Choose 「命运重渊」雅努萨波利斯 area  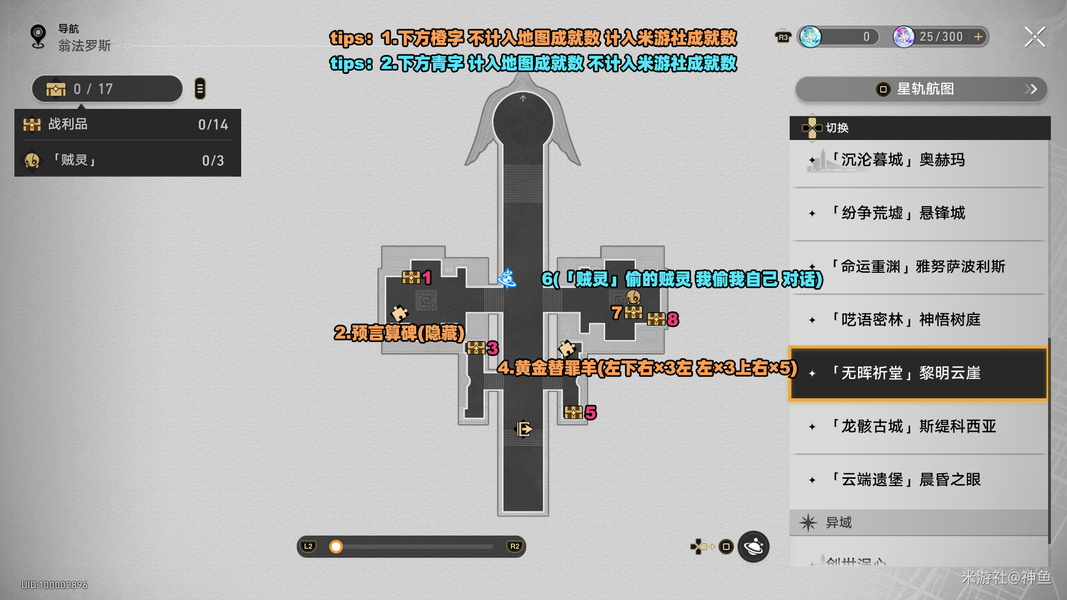[918, 267]
